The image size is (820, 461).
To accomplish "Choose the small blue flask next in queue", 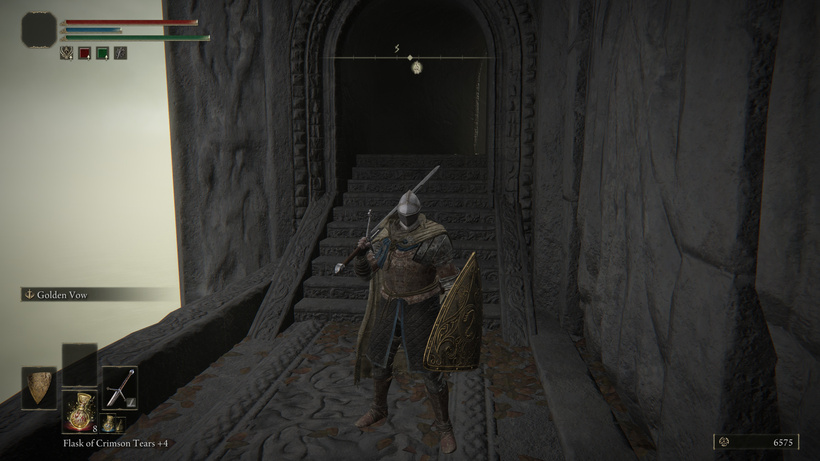I will (107, 423).
